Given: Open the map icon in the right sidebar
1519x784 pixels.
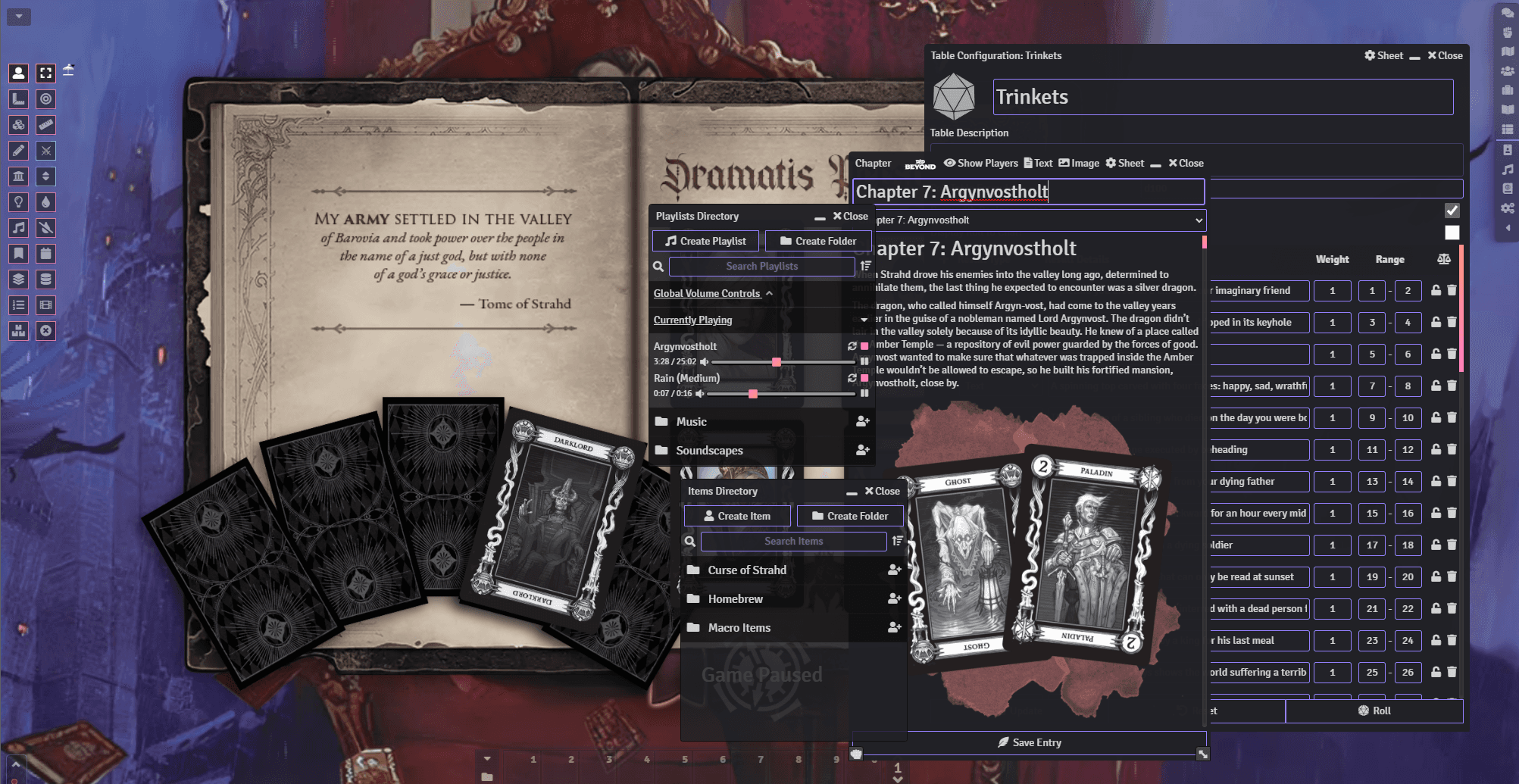Looking at the screenshot, I should [x=1506, y=51].
